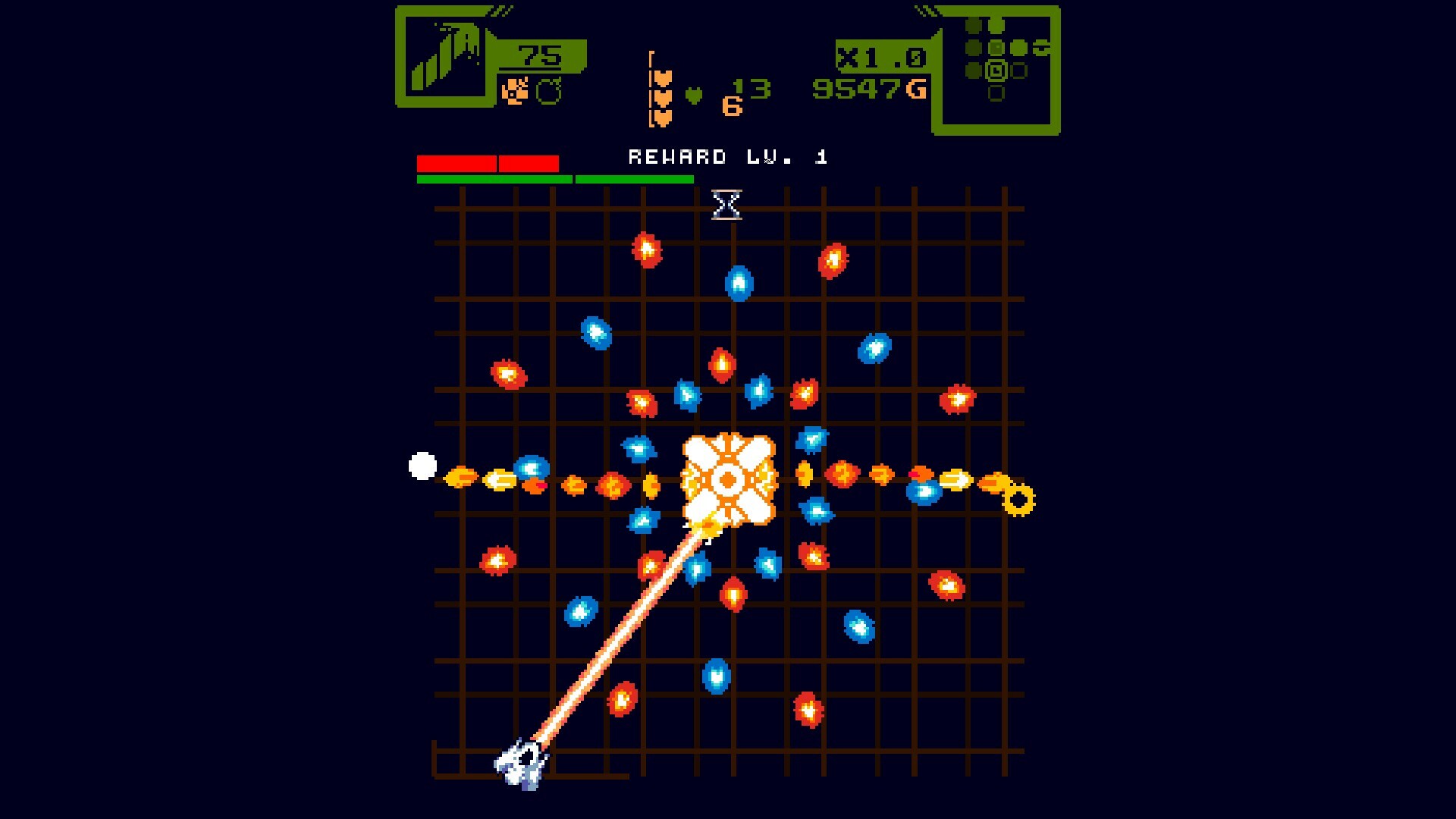Click the hourglass icon above the grid

pos(726,205)
